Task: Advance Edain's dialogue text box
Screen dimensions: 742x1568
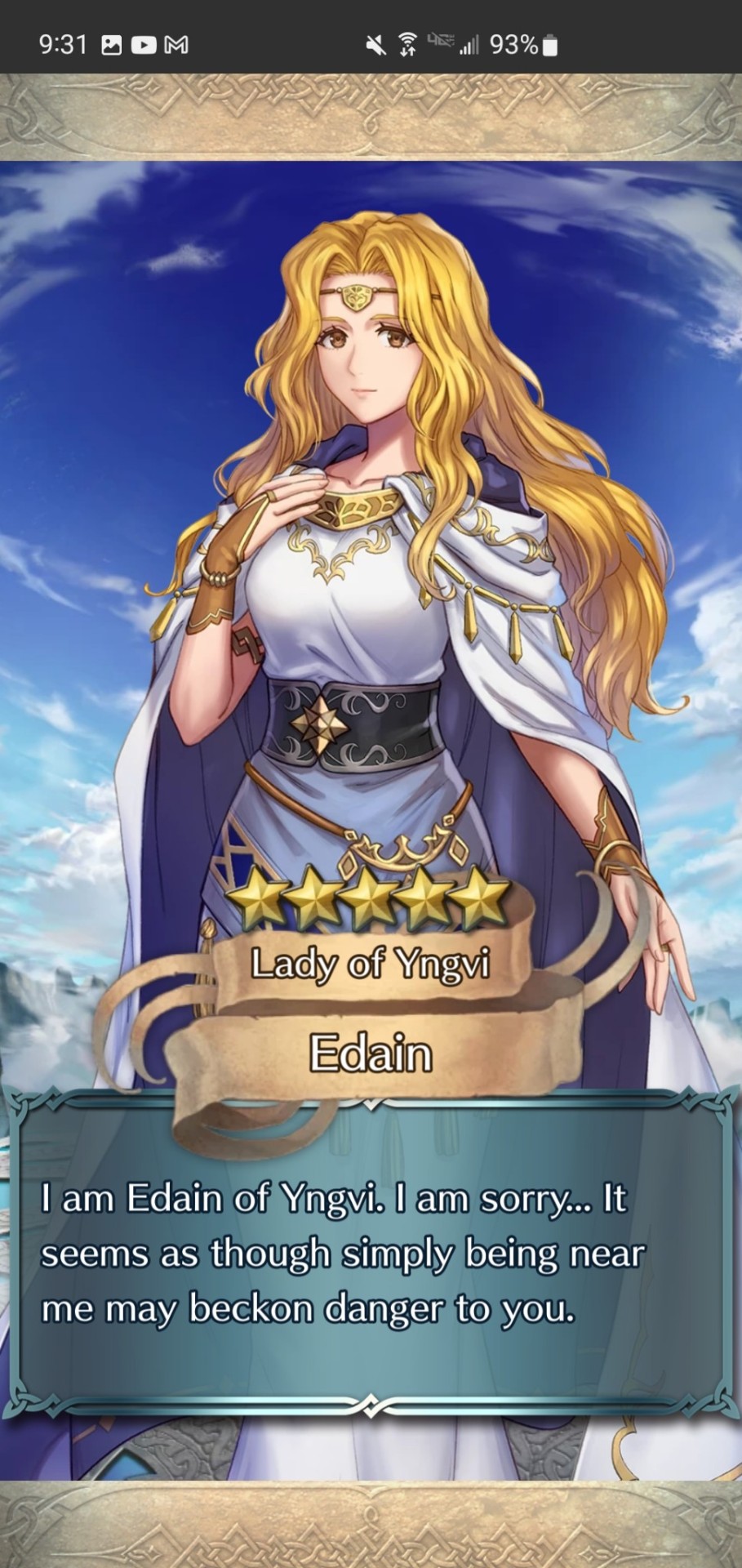Action: coord(371,1254)
